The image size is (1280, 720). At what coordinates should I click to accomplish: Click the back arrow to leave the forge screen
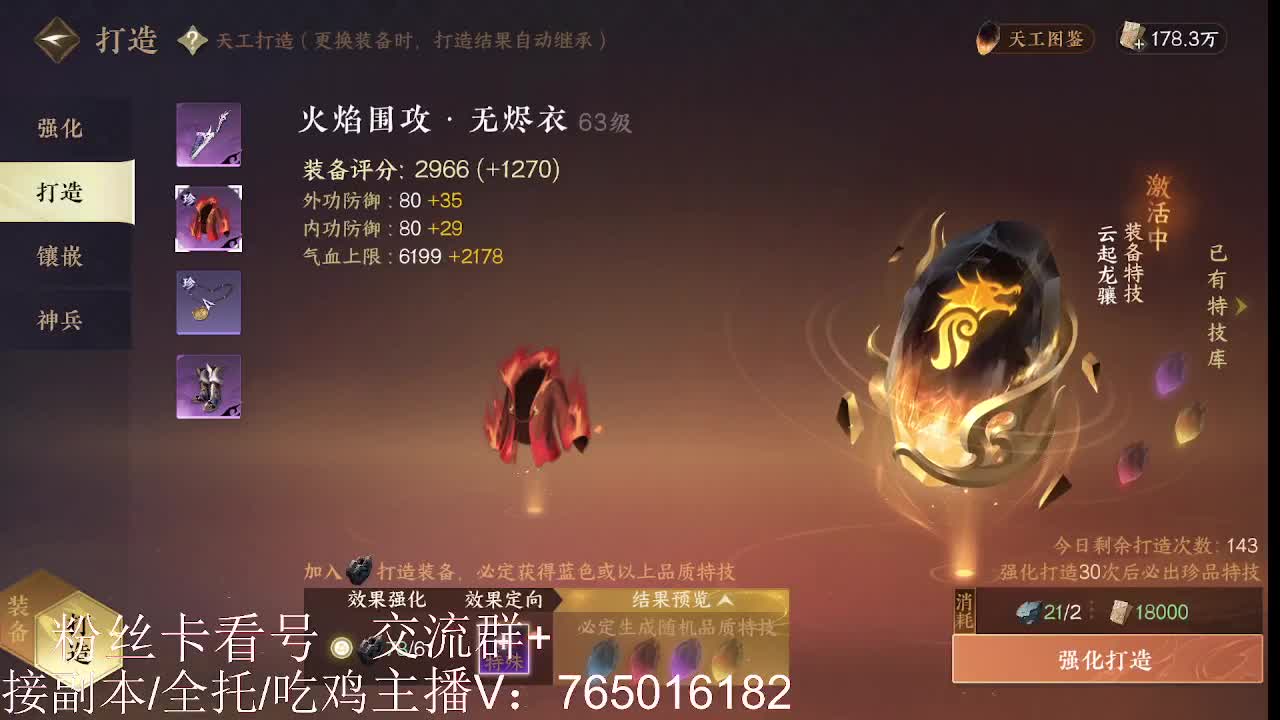(x=57, y=40)
